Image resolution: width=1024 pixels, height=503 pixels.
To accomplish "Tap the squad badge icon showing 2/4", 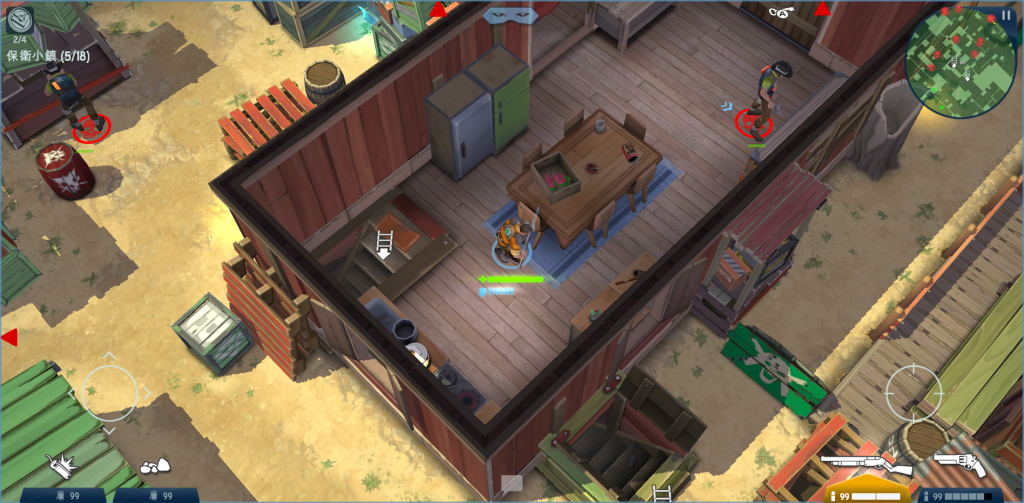I will 20,21.
